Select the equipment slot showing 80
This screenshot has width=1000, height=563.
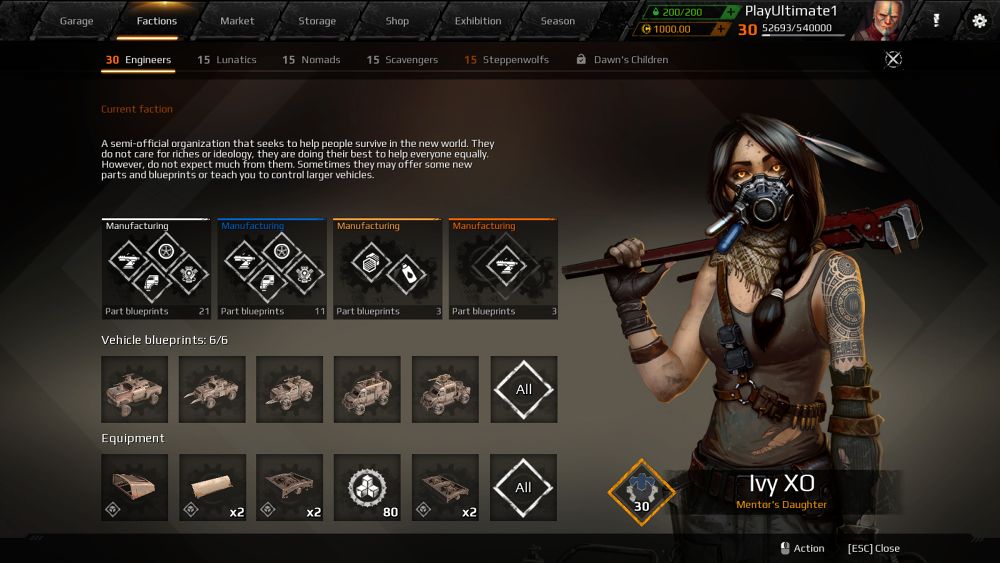point(367,487)
